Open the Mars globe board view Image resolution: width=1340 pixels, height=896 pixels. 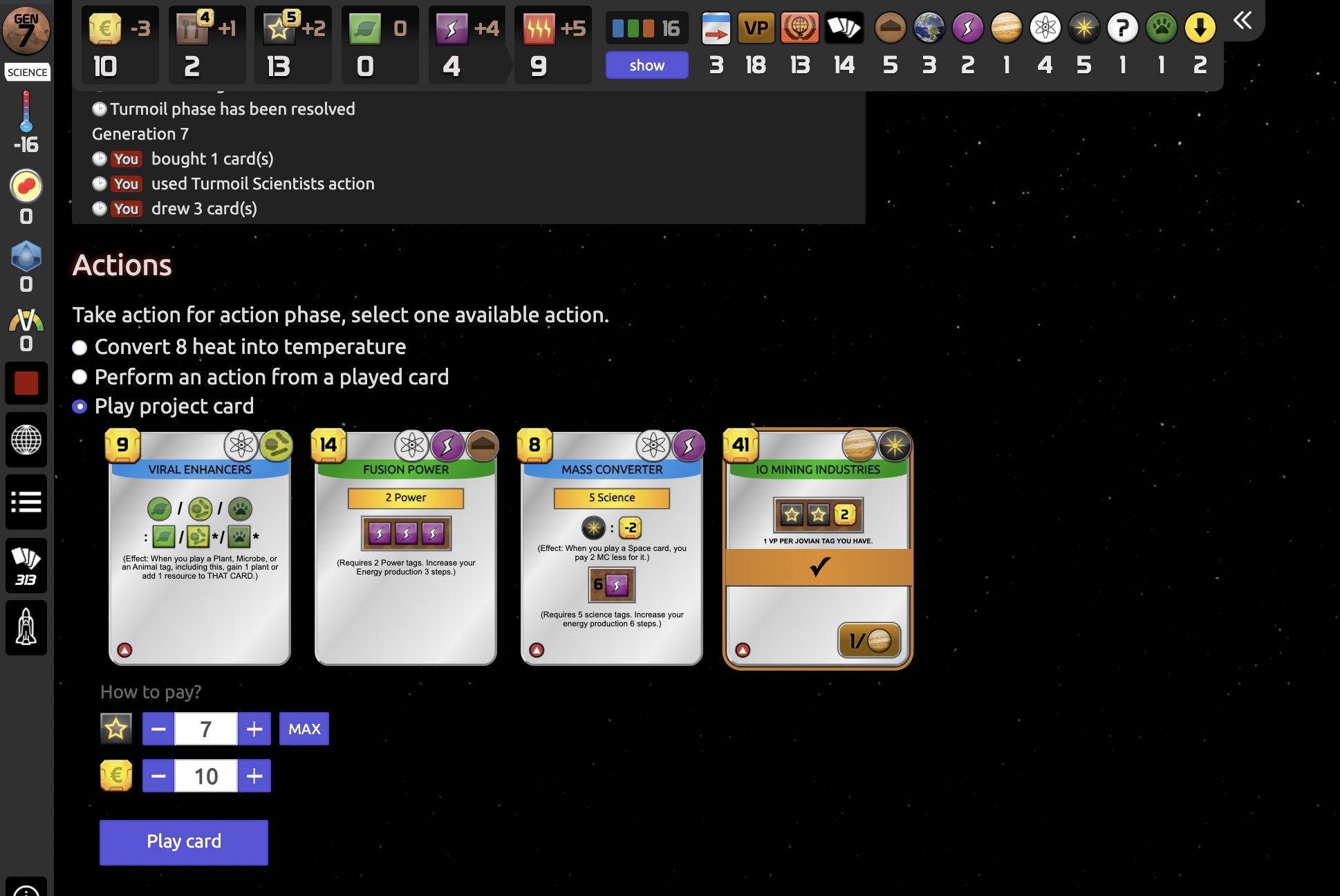pyautogui.click(x=26, y=439)
